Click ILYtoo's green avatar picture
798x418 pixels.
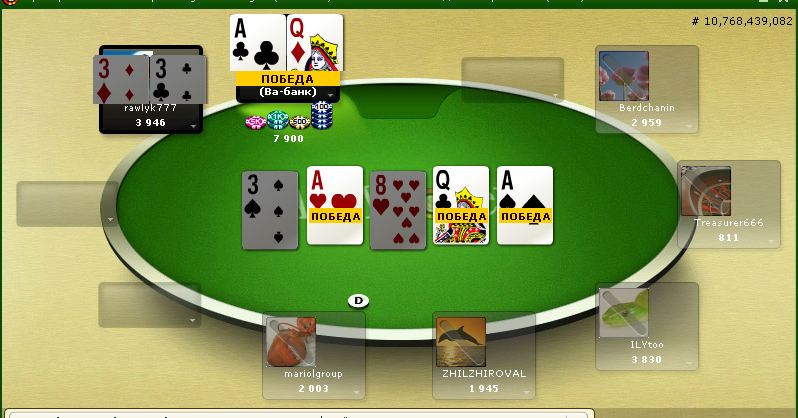(624, 313)
